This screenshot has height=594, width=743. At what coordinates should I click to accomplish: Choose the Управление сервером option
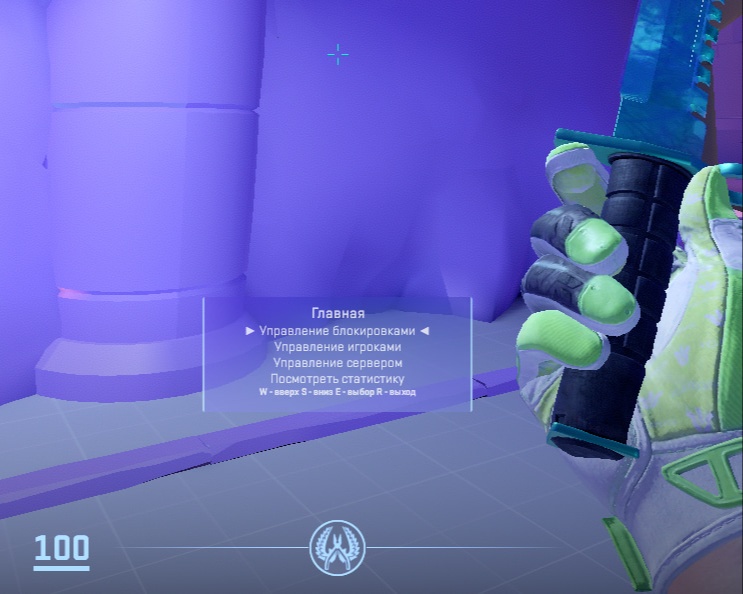click(337, 362)
